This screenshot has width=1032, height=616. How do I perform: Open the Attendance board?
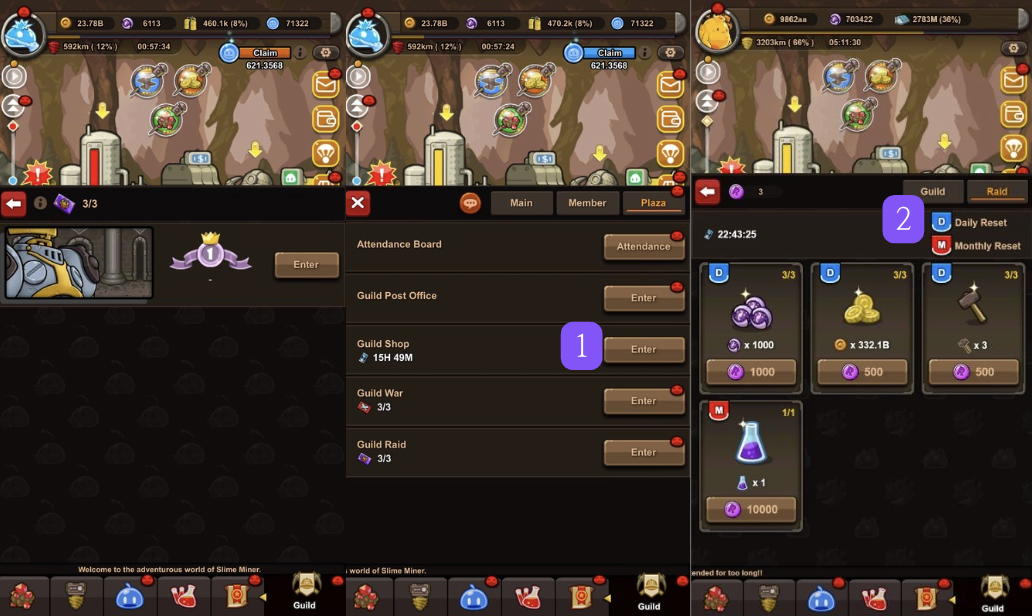(x=643, y=247)
